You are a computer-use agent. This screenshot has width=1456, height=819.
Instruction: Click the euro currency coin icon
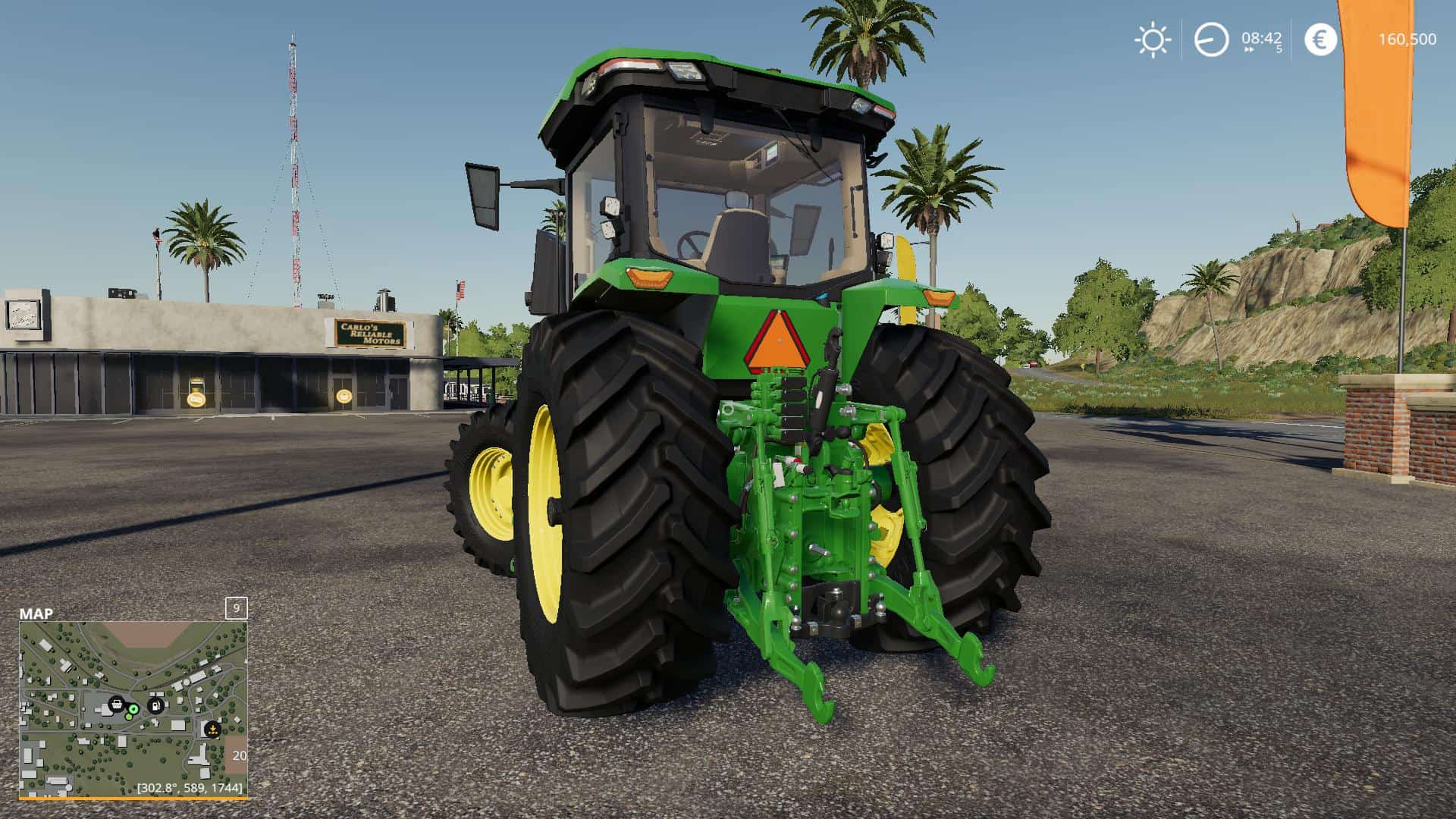[1320, 37]
